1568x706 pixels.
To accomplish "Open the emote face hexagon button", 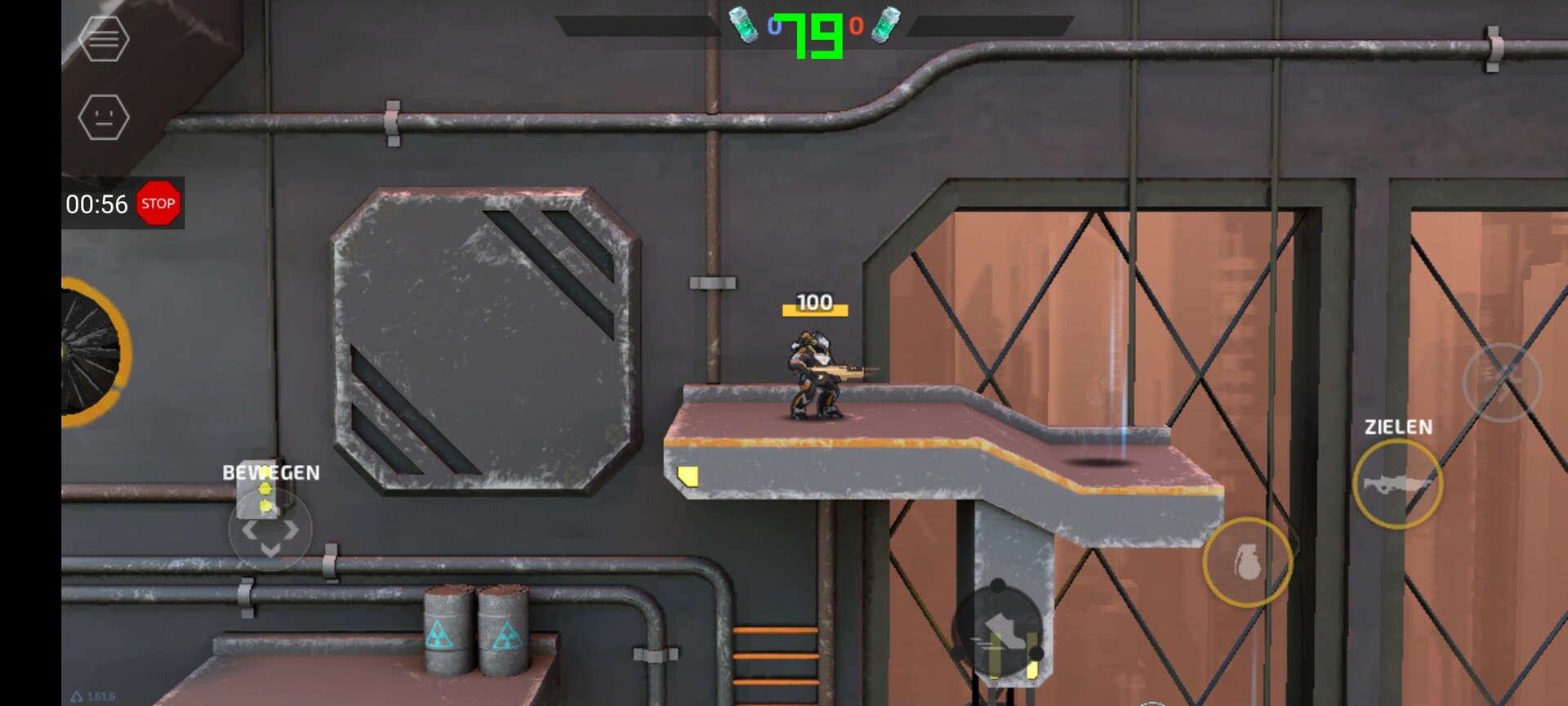I will coord(104,117).
